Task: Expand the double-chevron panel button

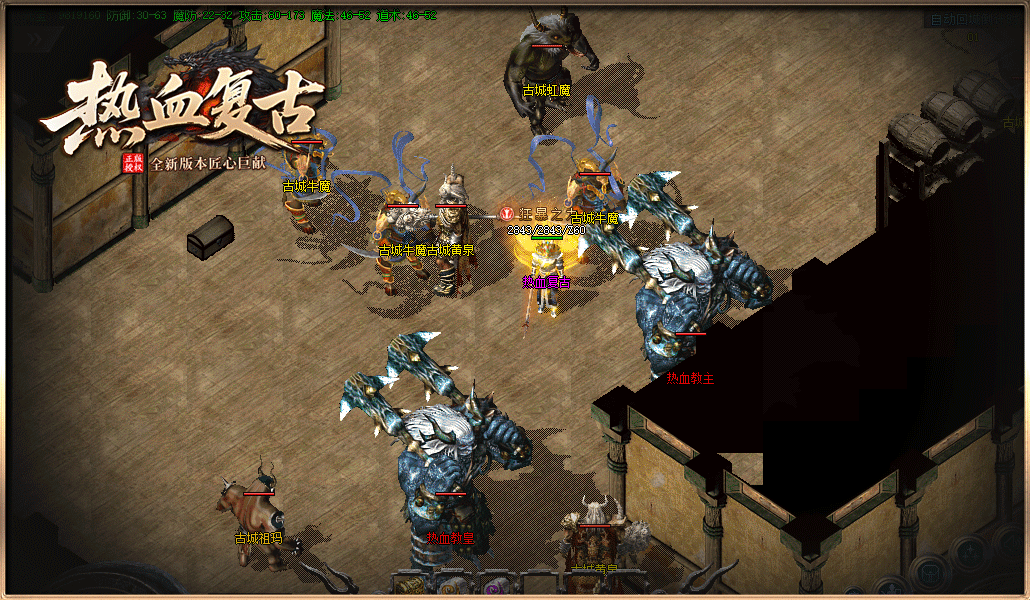Action: click(x=35, y=38)
